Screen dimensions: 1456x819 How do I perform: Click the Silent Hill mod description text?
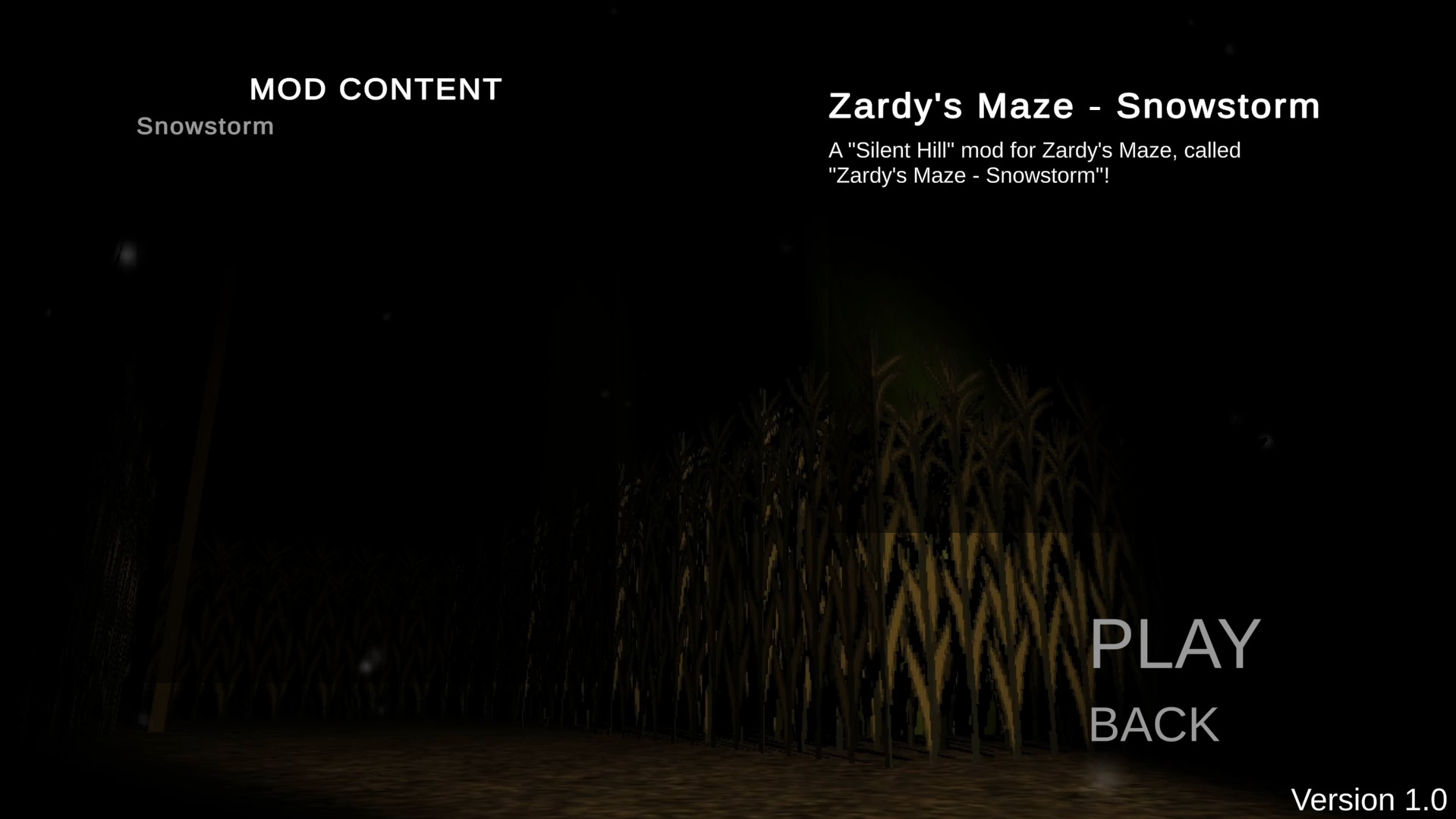(1034, 164)
